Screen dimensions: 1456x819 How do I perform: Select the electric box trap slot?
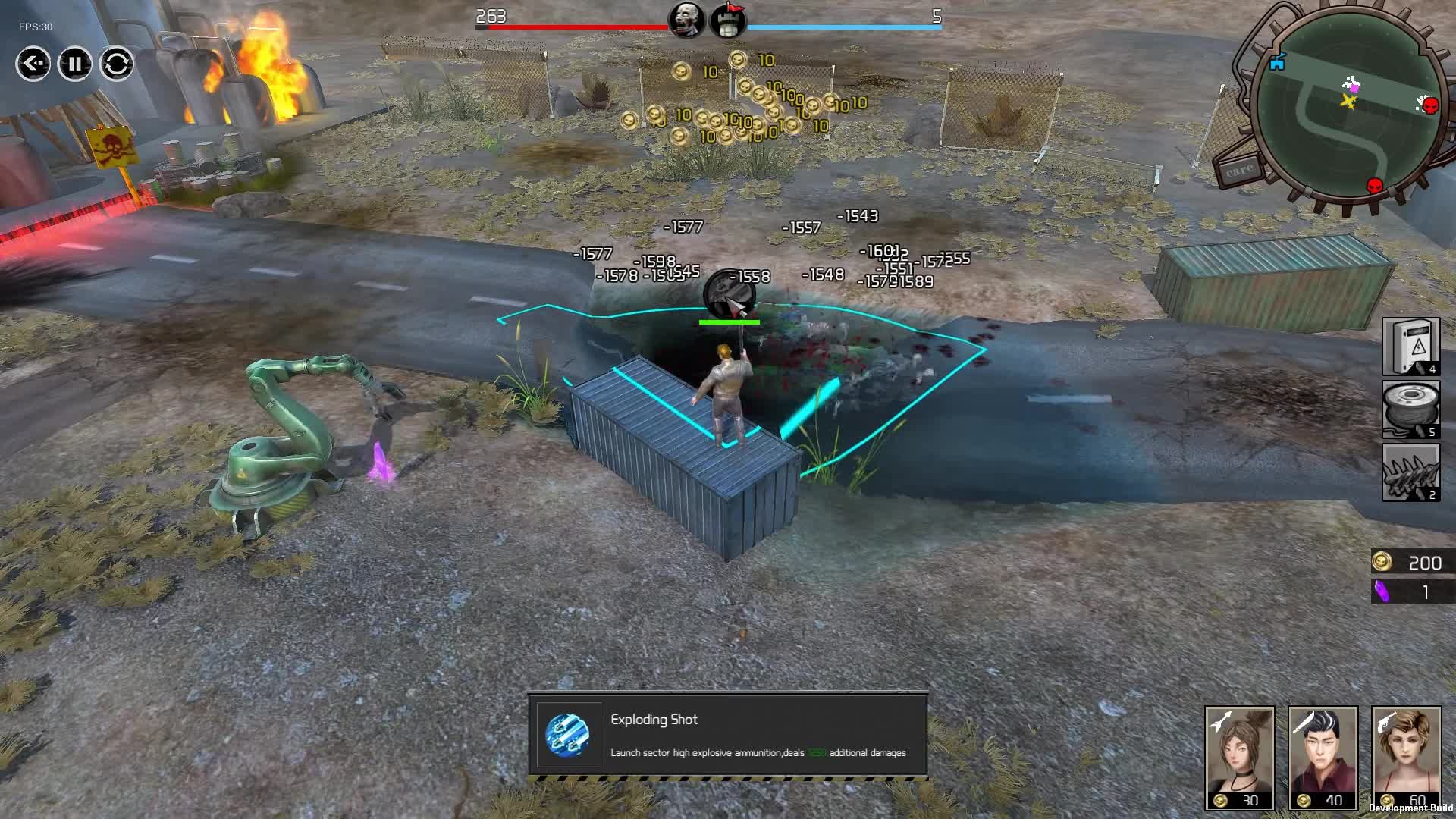(1410, 347)
